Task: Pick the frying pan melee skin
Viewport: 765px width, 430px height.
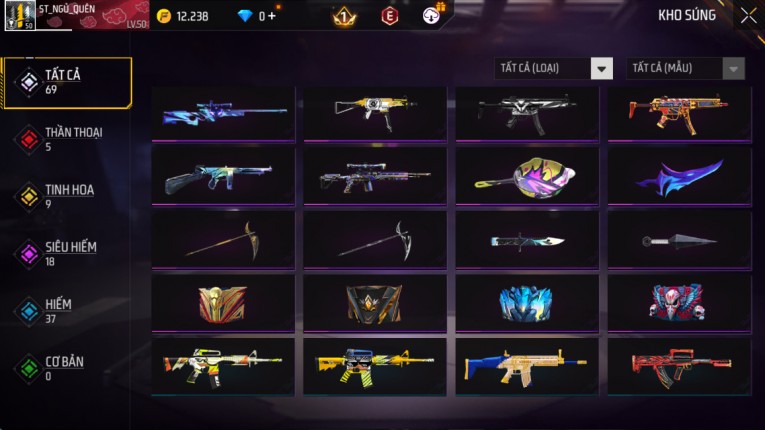Action: (527, 175)
